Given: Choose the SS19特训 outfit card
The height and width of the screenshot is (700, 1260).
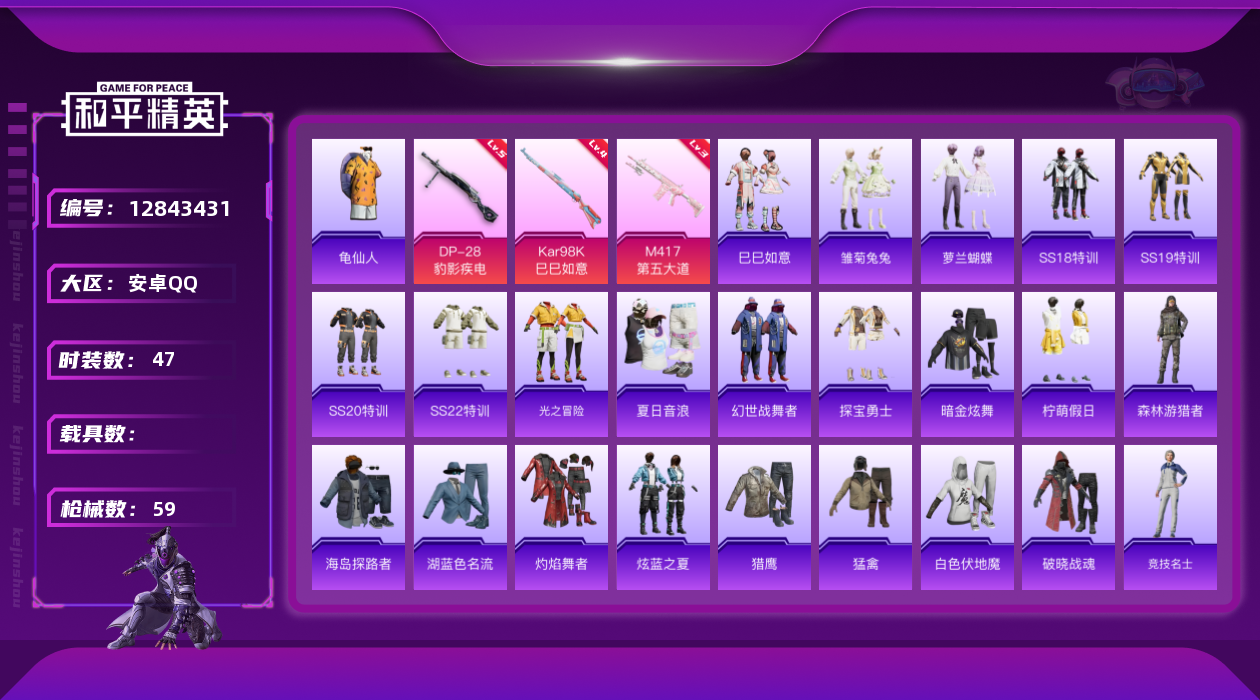Looking at the screenshot, I should pos(1170,211).
